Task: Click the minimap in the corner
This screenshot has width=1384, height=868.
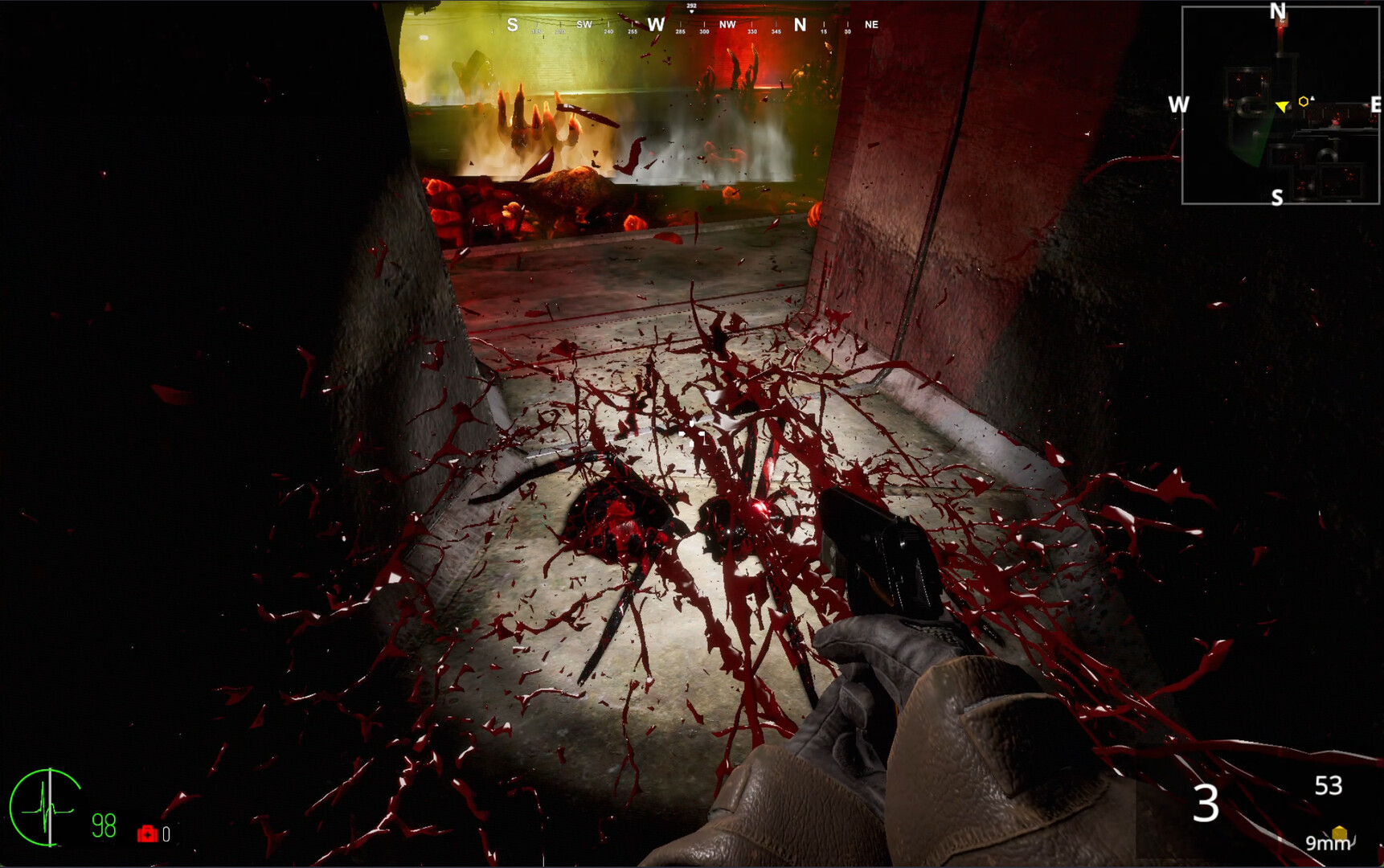Action: click(1280, 105)
